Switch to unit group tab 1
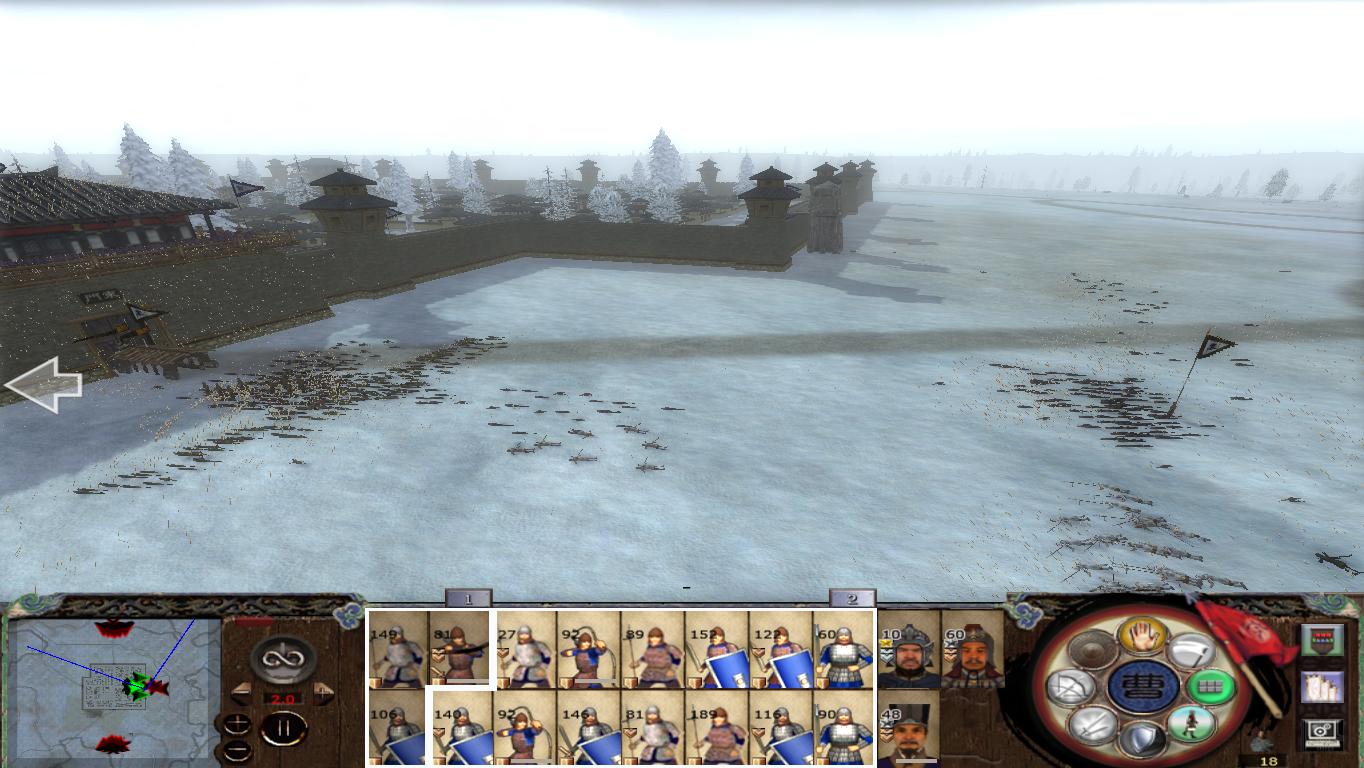The image size is (1364, 768). [x=468, y=597]
